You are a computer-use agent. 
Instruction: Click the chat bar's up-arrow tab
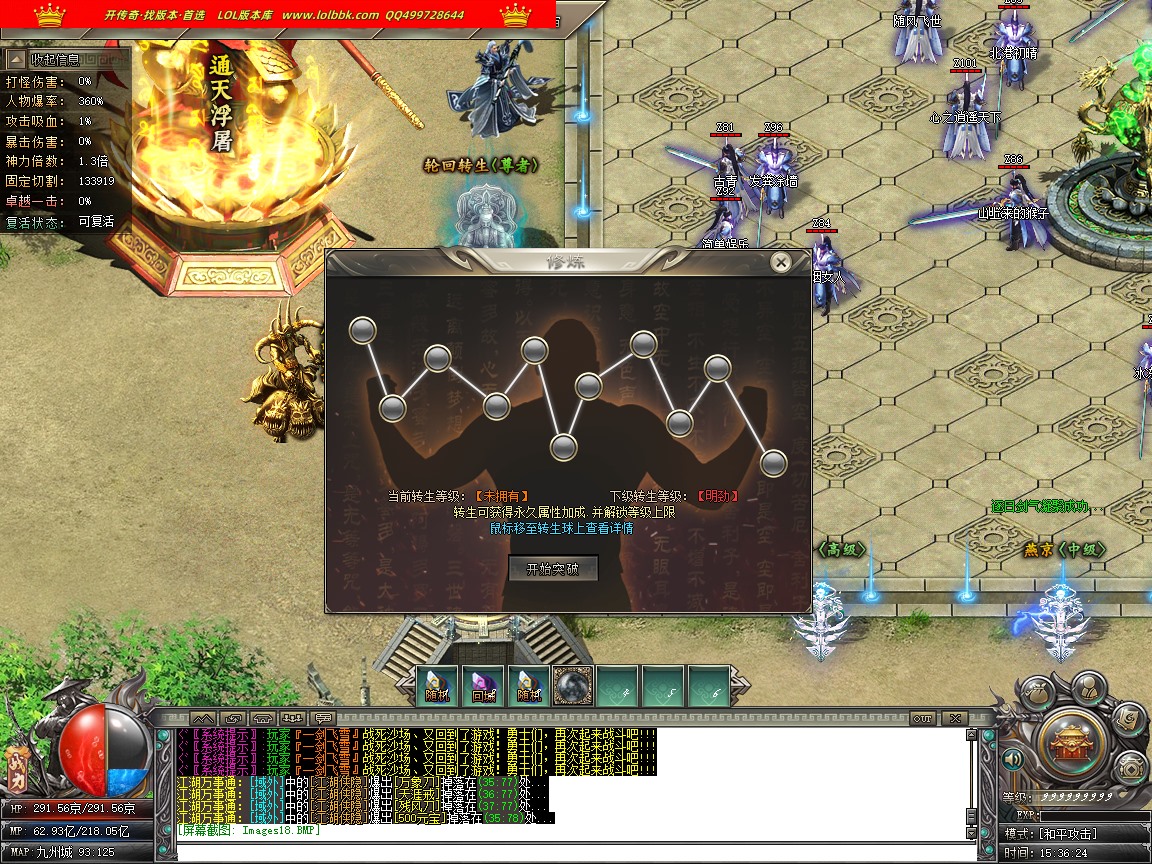[201, 718]
